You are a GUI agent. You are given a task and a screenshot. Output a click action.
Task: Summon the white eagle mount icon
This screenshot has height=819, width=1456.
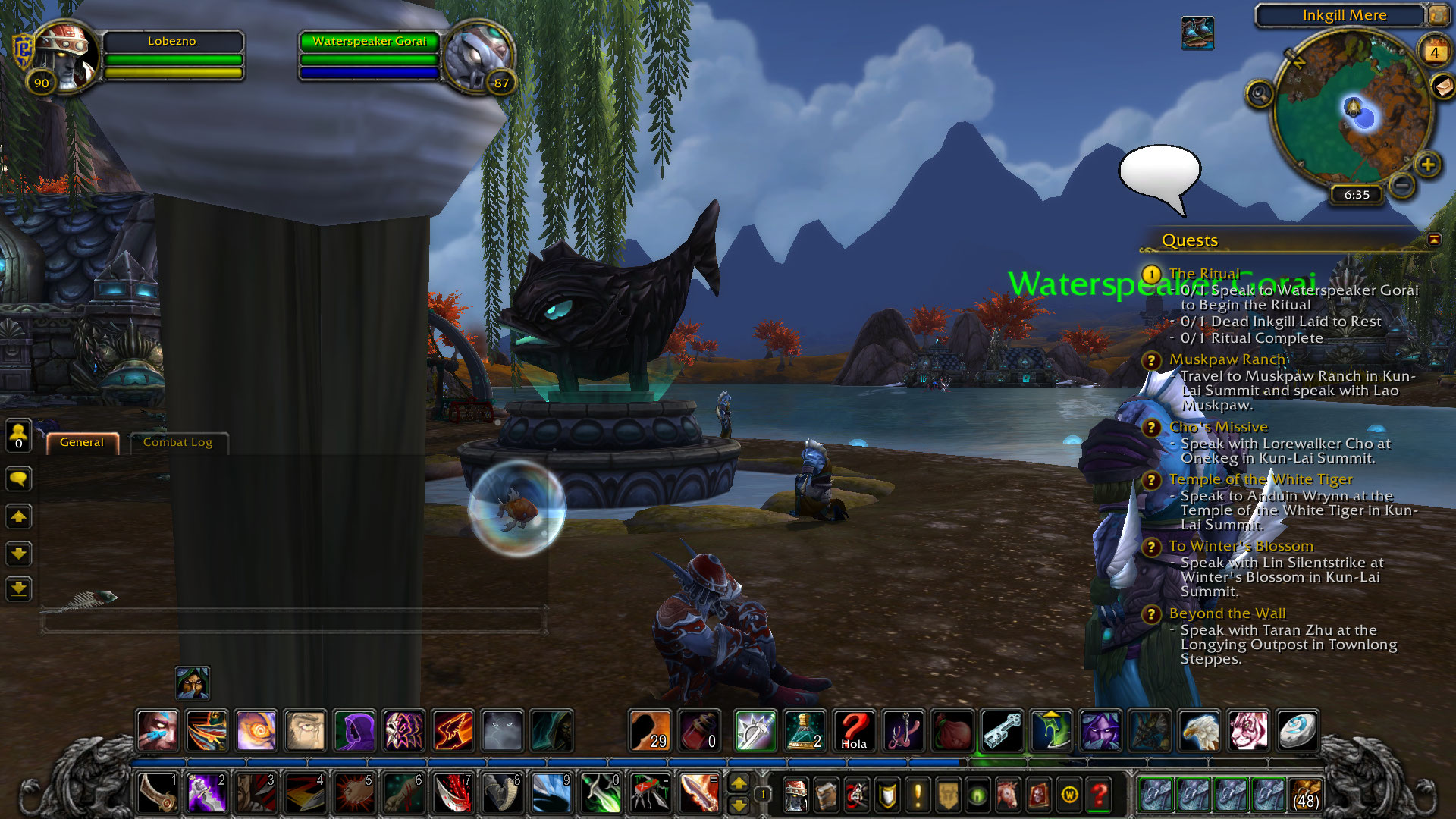coord(1199,730)
